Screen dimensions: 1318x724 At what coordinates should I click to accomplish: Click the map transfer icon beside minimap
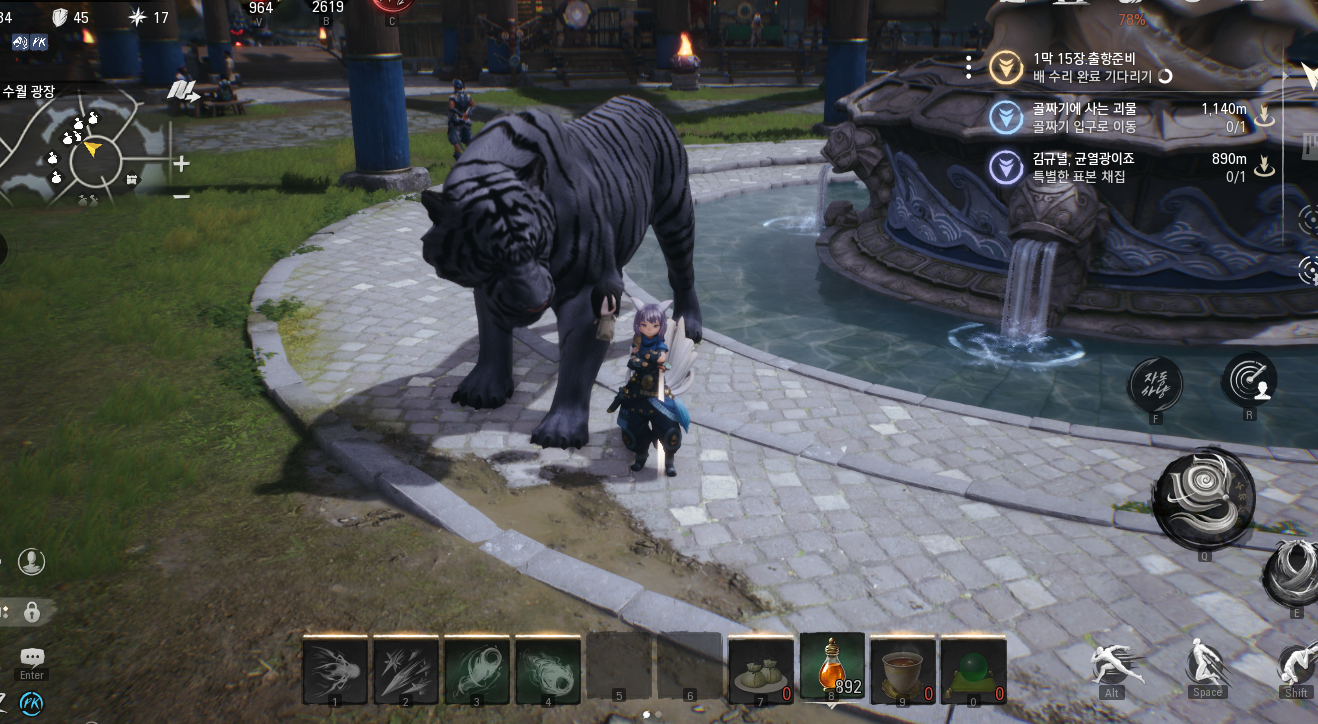point(182,92)
